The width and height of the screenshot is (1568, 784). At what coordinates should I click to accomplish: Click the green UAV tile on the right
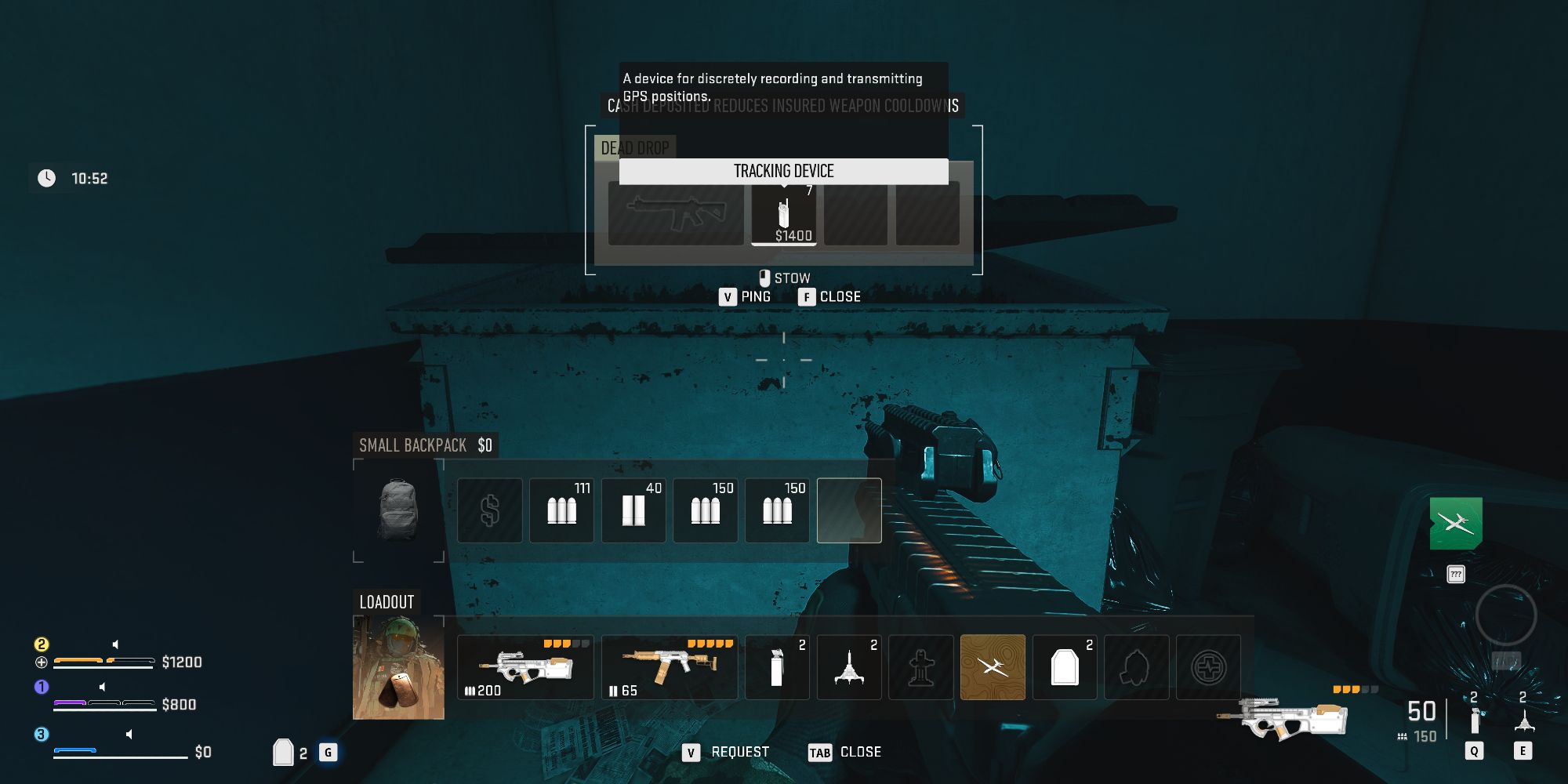(1456, 524)
